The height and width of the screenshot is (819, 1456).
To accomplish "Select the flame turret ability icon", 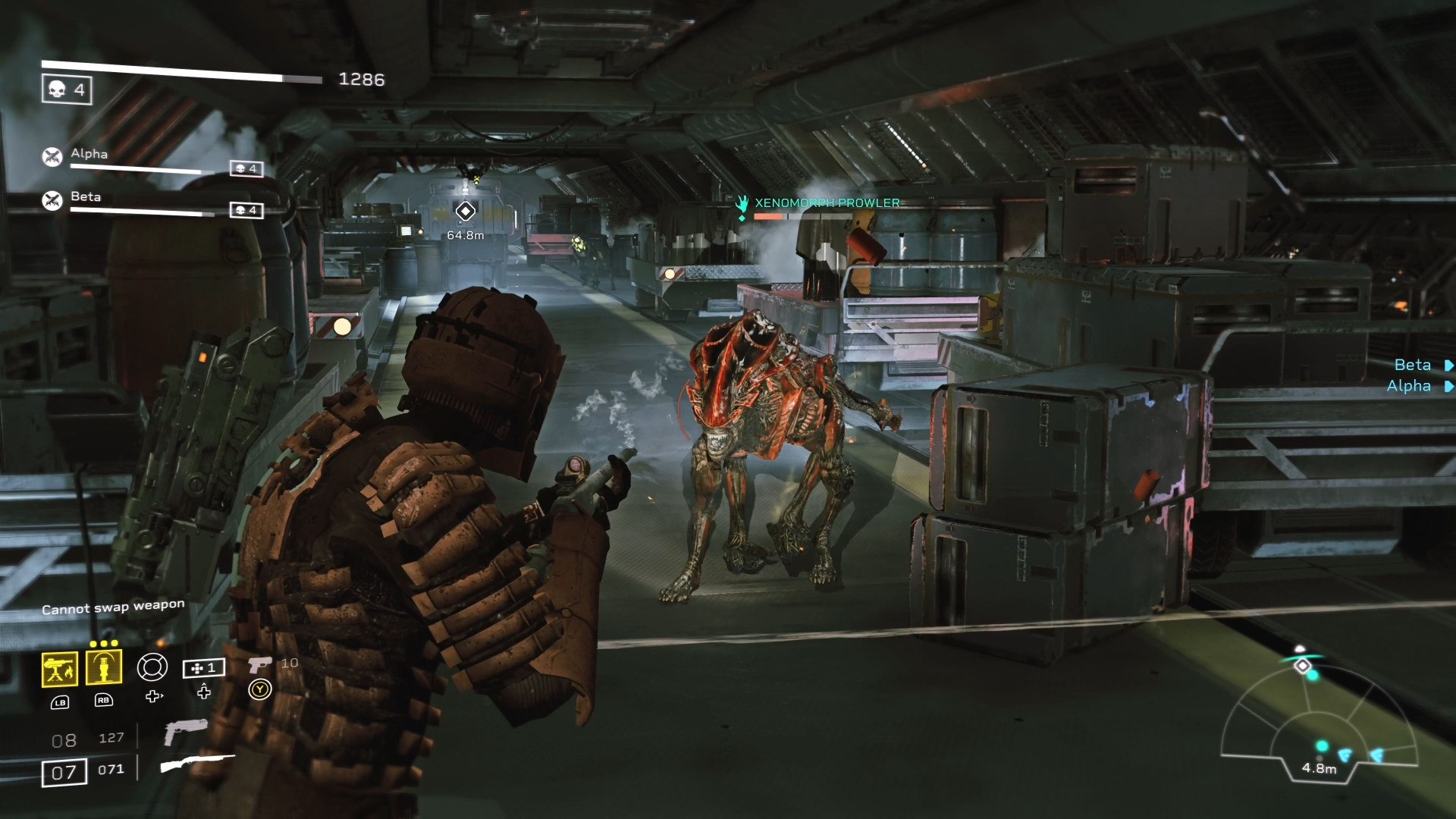I will click(59, 668).
